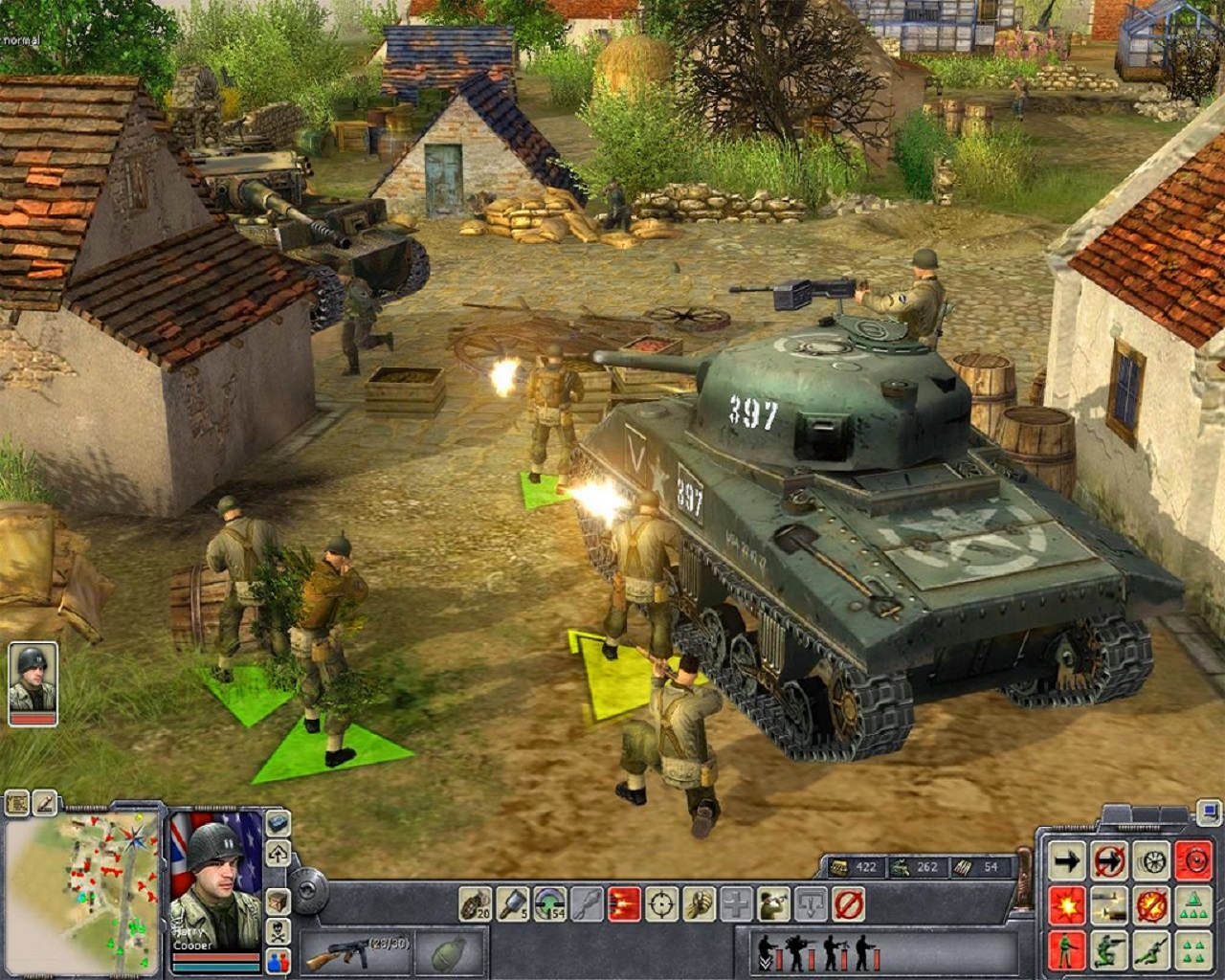
Task: Activate the bugler call ability
Action: [x=773, y=902]
